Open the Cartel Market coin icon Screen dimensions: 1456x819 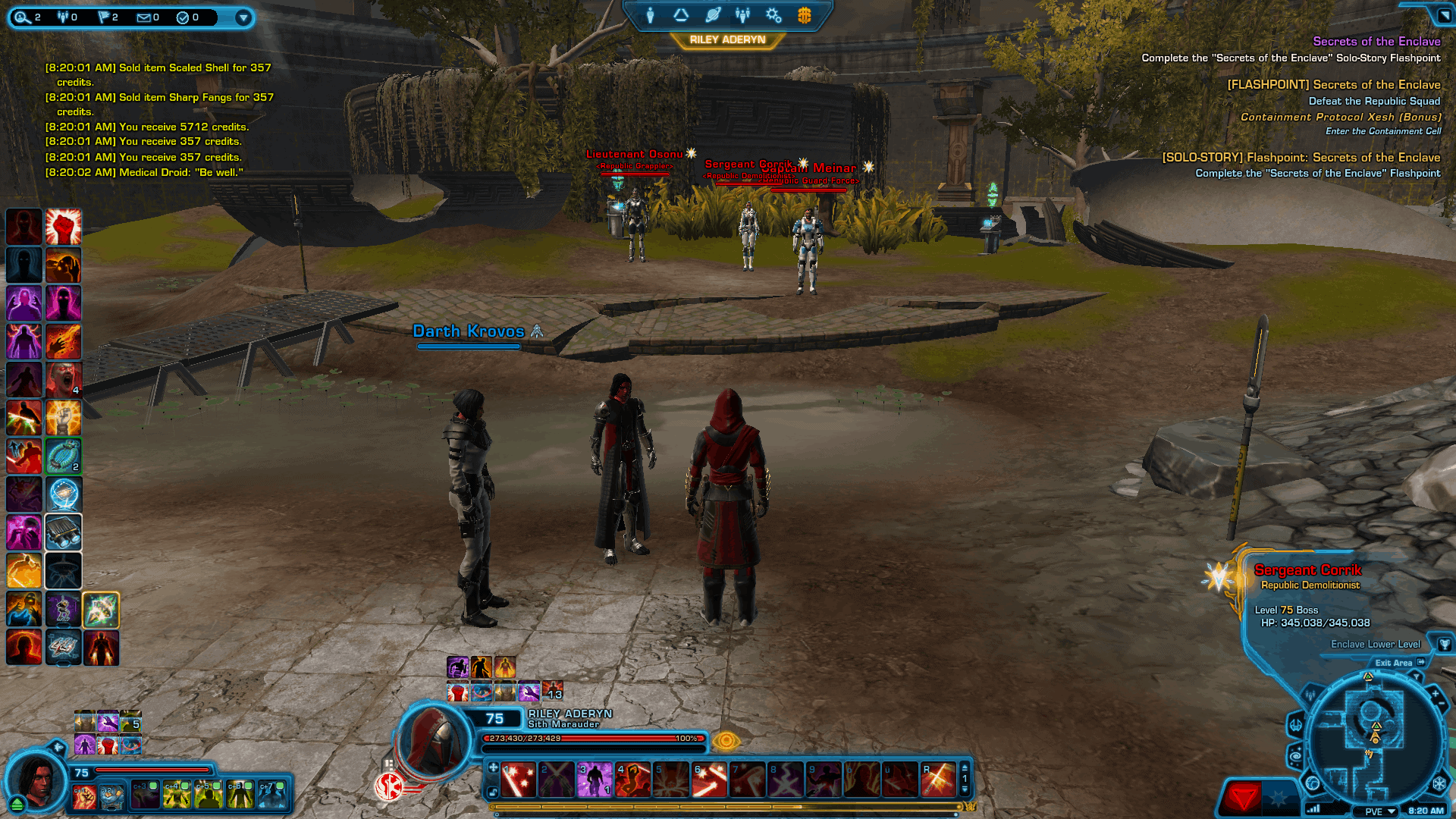803,15
